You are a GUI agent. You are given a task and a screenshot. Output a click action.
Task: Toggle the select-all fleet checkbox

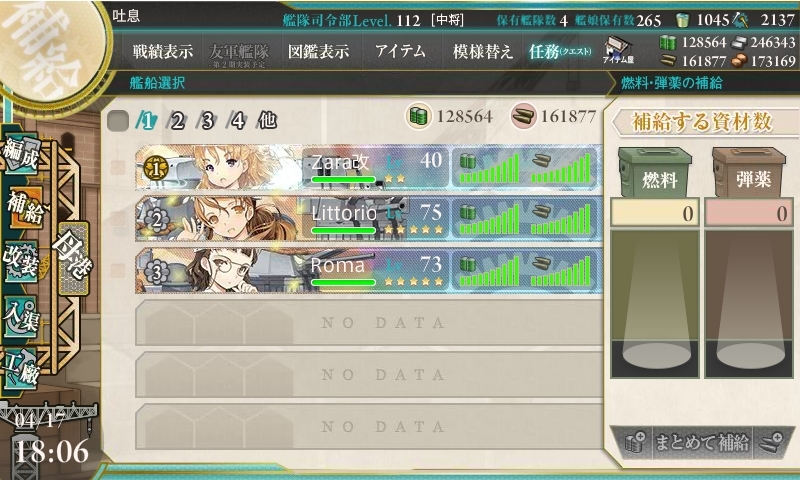118,121
